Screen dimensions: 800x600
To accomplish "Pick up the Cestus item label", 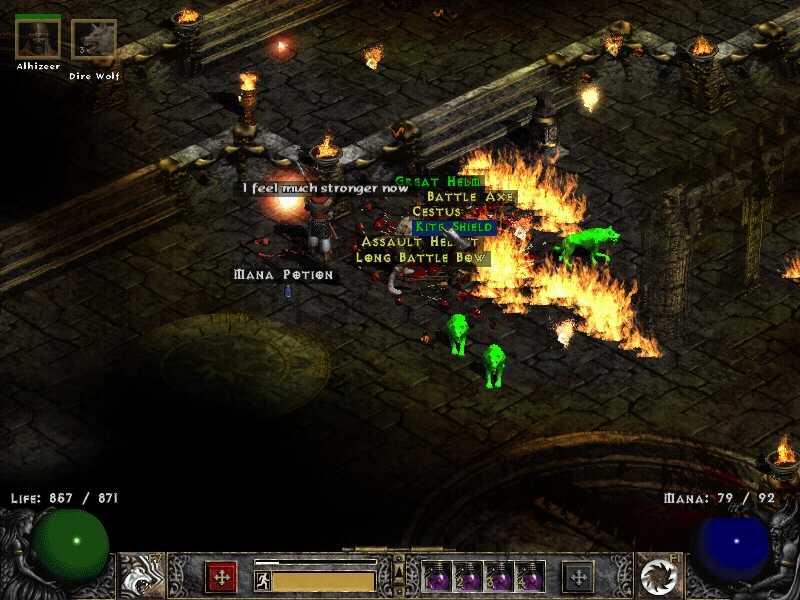I will pos(436,212).
